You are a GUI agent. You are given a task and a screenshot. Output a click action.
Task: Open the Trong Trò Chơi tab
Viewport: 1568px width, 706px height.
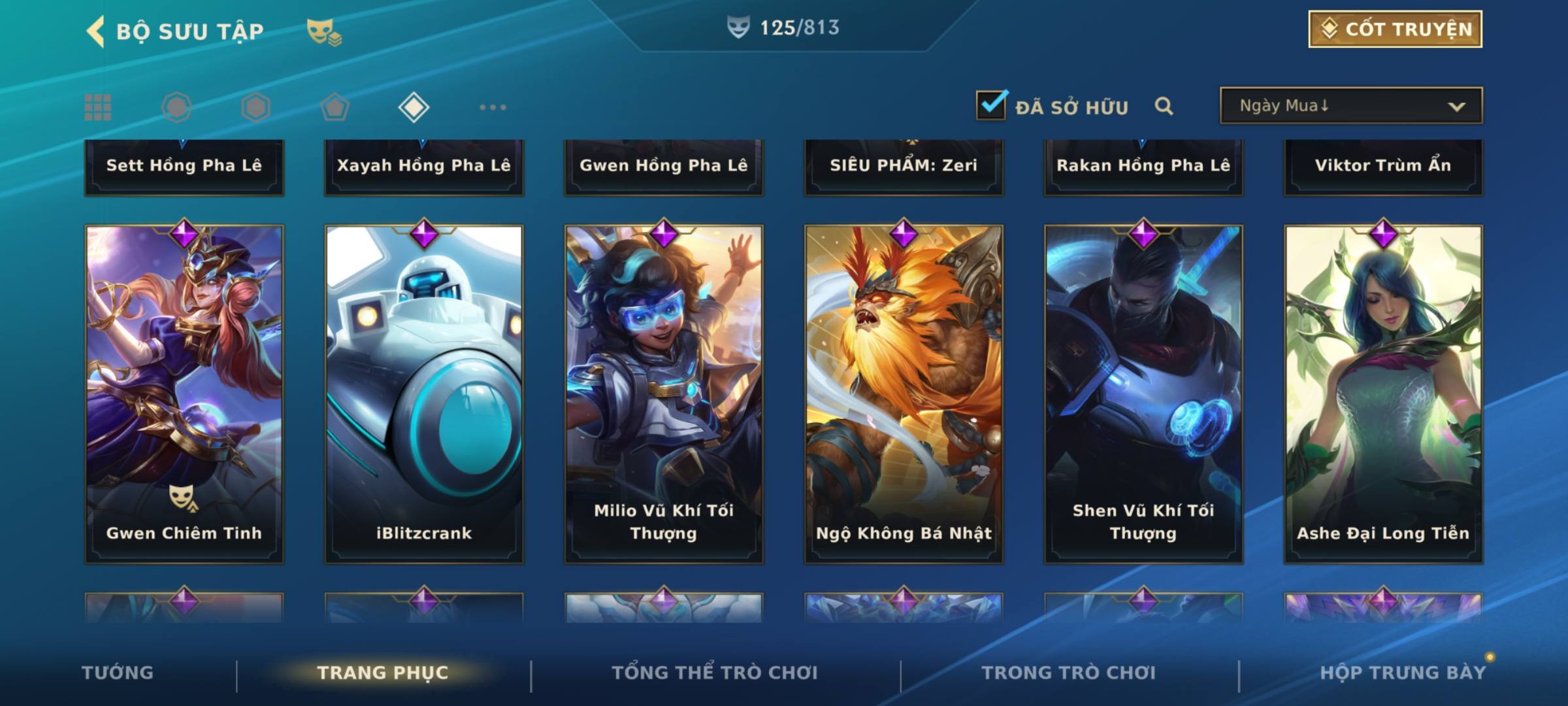pyautogui.click(x=1069, y=673)
